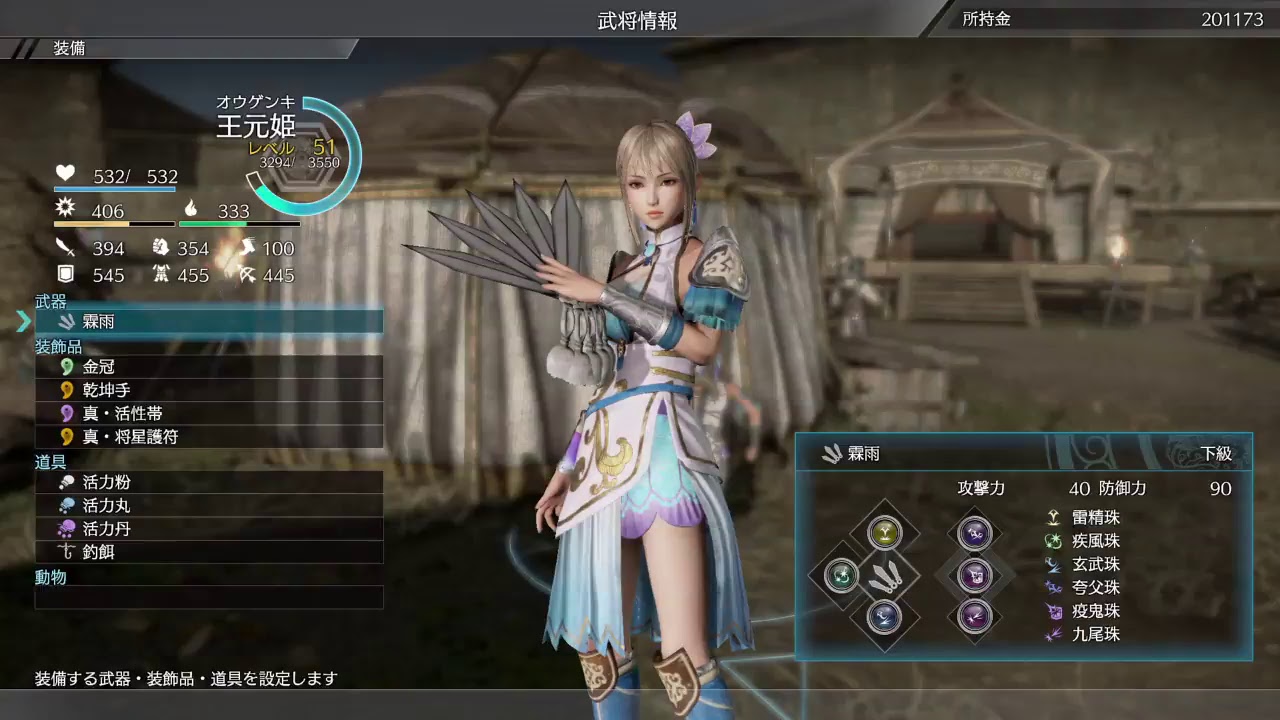Viewport: 1280px width, 720px height.
Task: Click the yellow gem socket in weapon panel
Action: click(887, 533)
